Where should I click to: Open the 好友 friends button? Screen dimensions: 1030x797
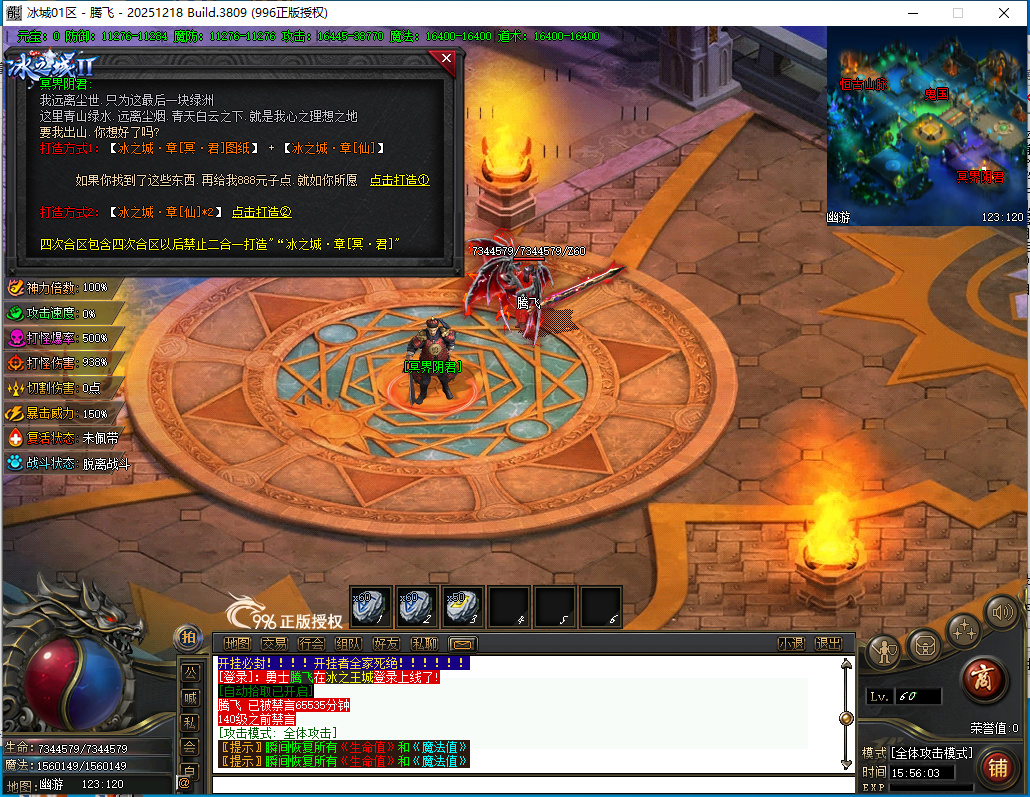[x=386, y=643]
